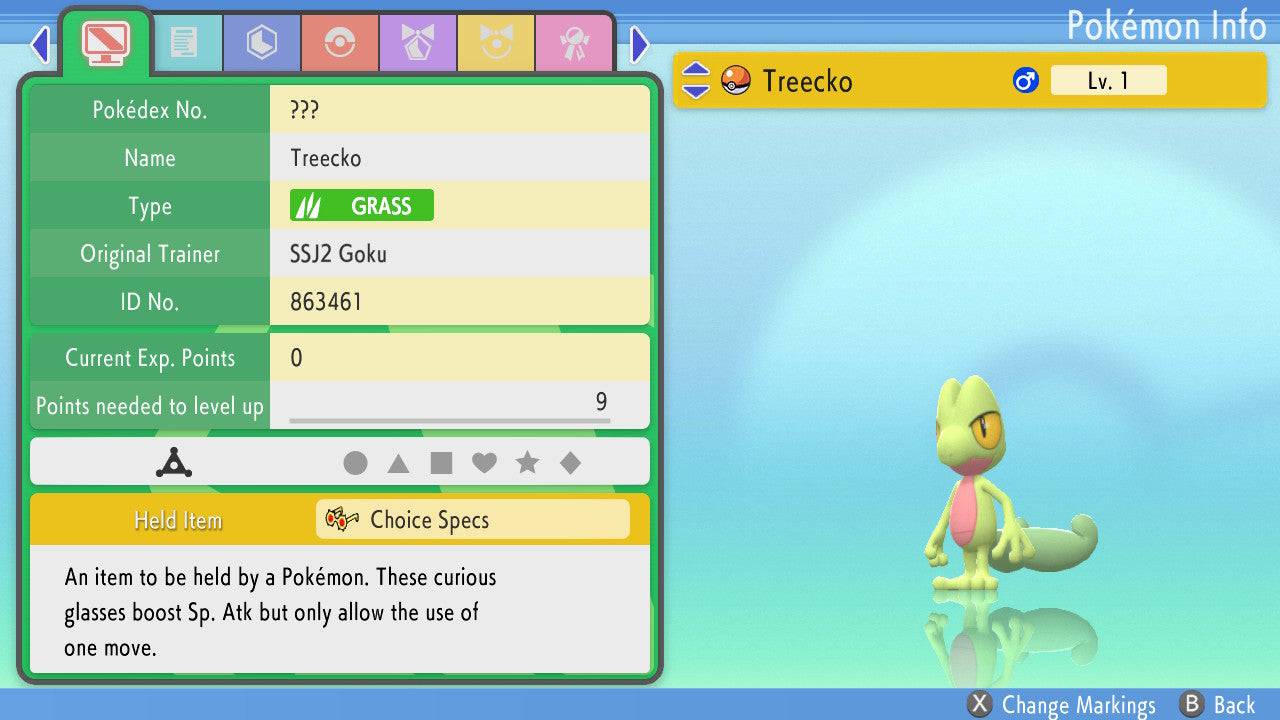Toggle the square marking
The image size is (1280, 720).
tap(441, 463)
